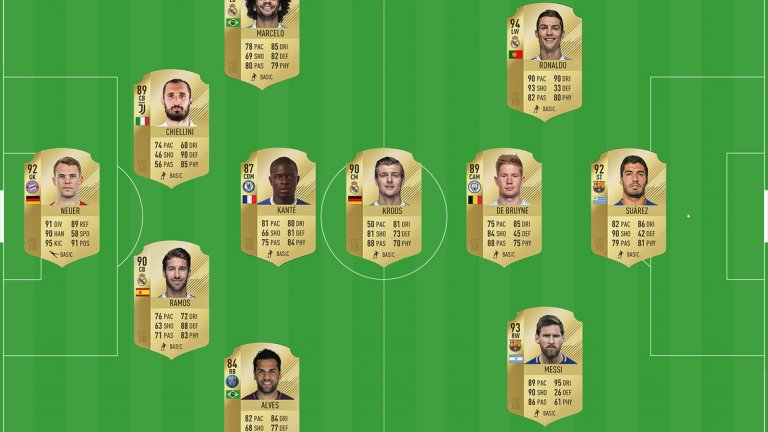Select the De Bruyne card
Screen dimensions: 768x432
click(504, 207)
